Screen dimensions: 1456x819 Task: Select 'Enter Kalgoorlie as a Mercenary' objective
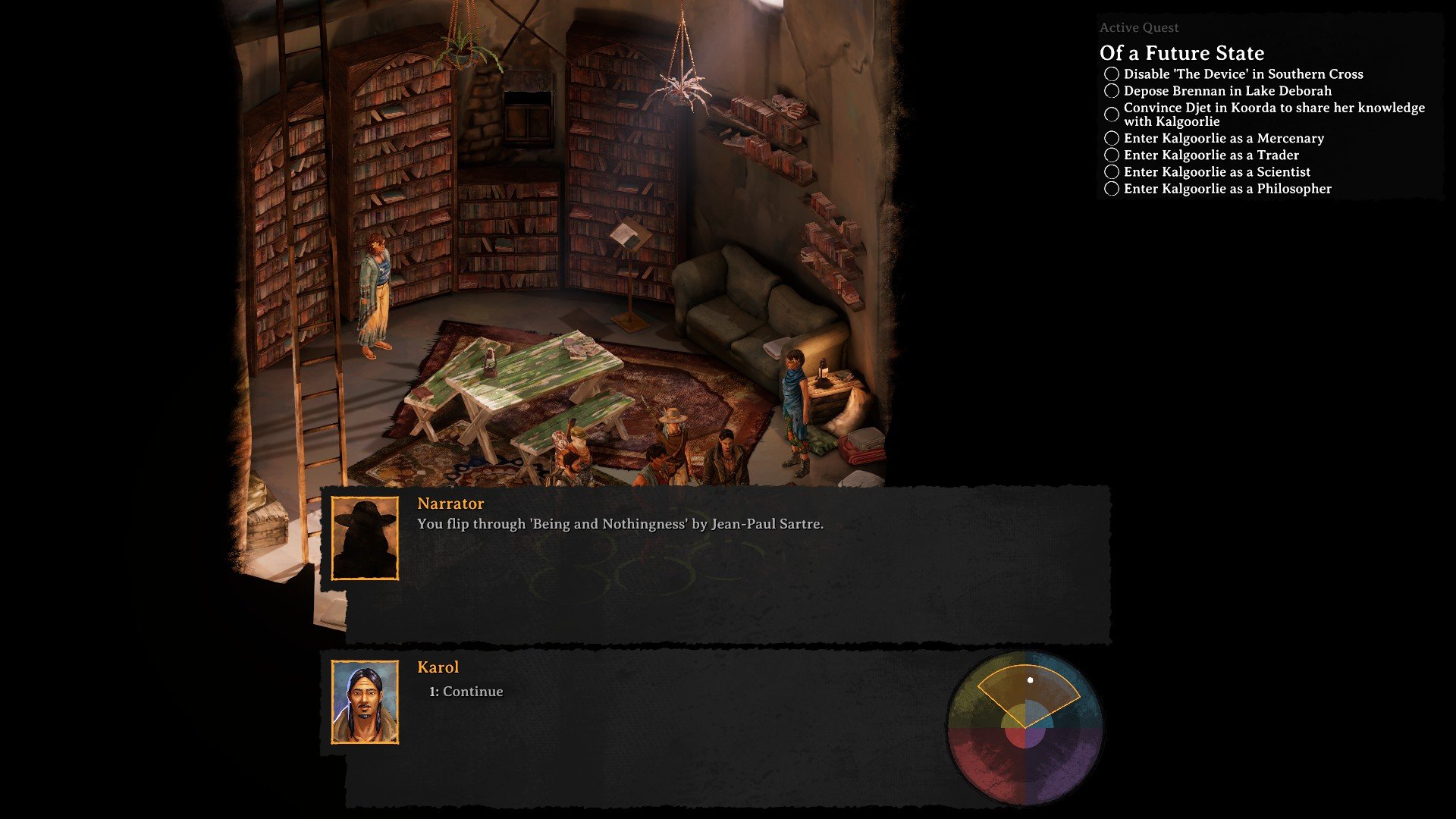coord(1223,138)
